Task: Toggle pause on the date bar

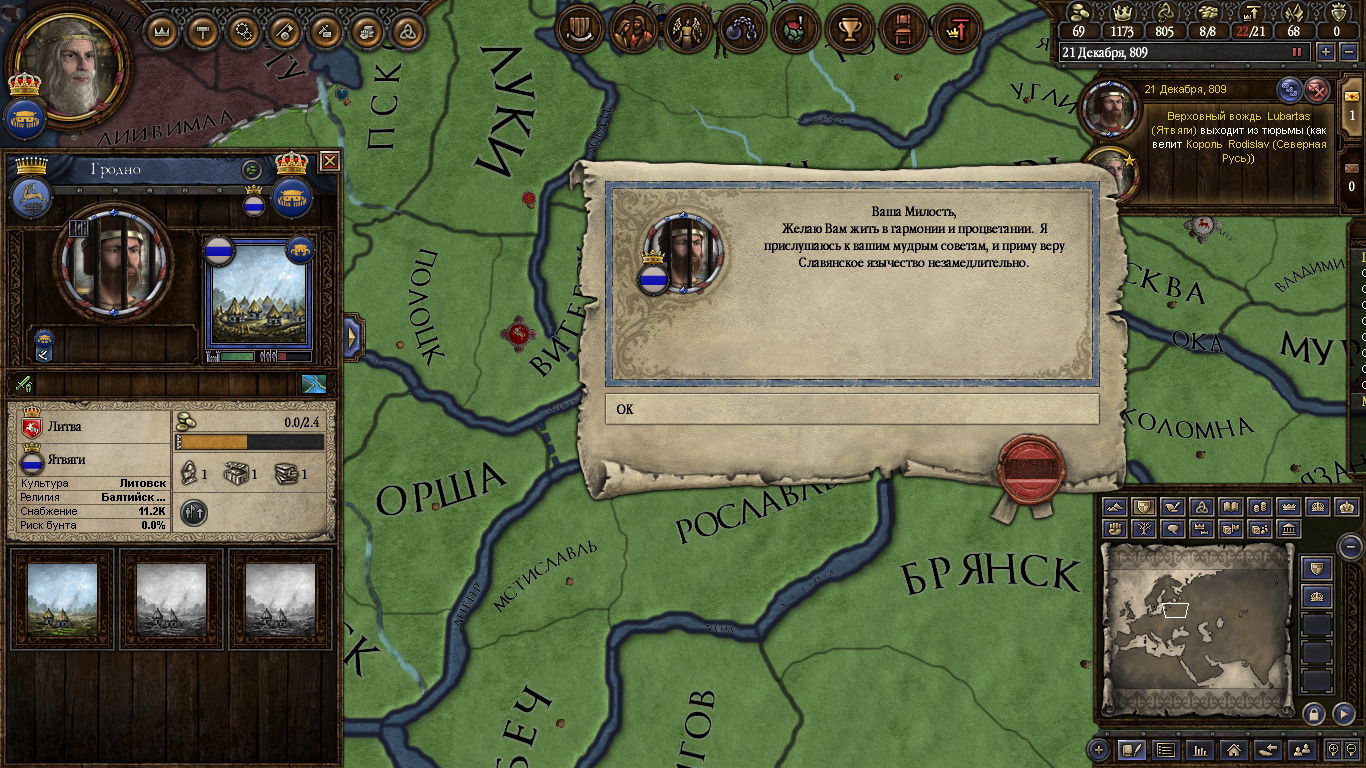Action: coord(1297,52)
